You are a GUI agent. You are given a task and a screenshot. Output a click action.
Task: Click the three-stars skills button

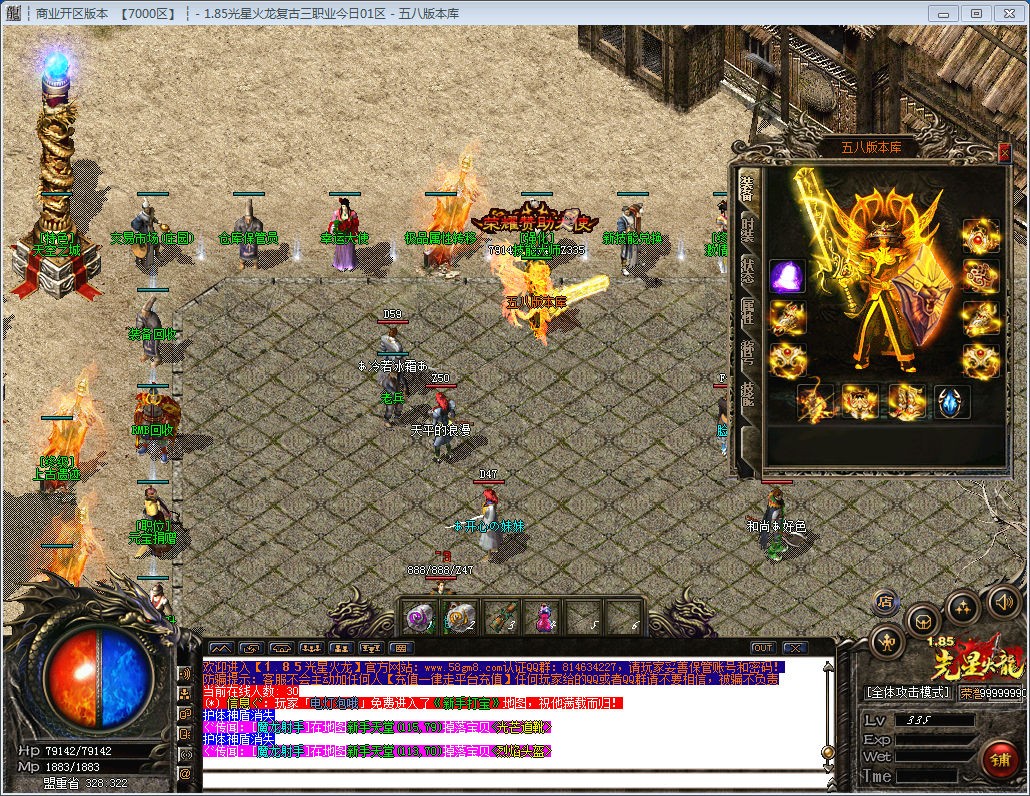pos(962,607)
